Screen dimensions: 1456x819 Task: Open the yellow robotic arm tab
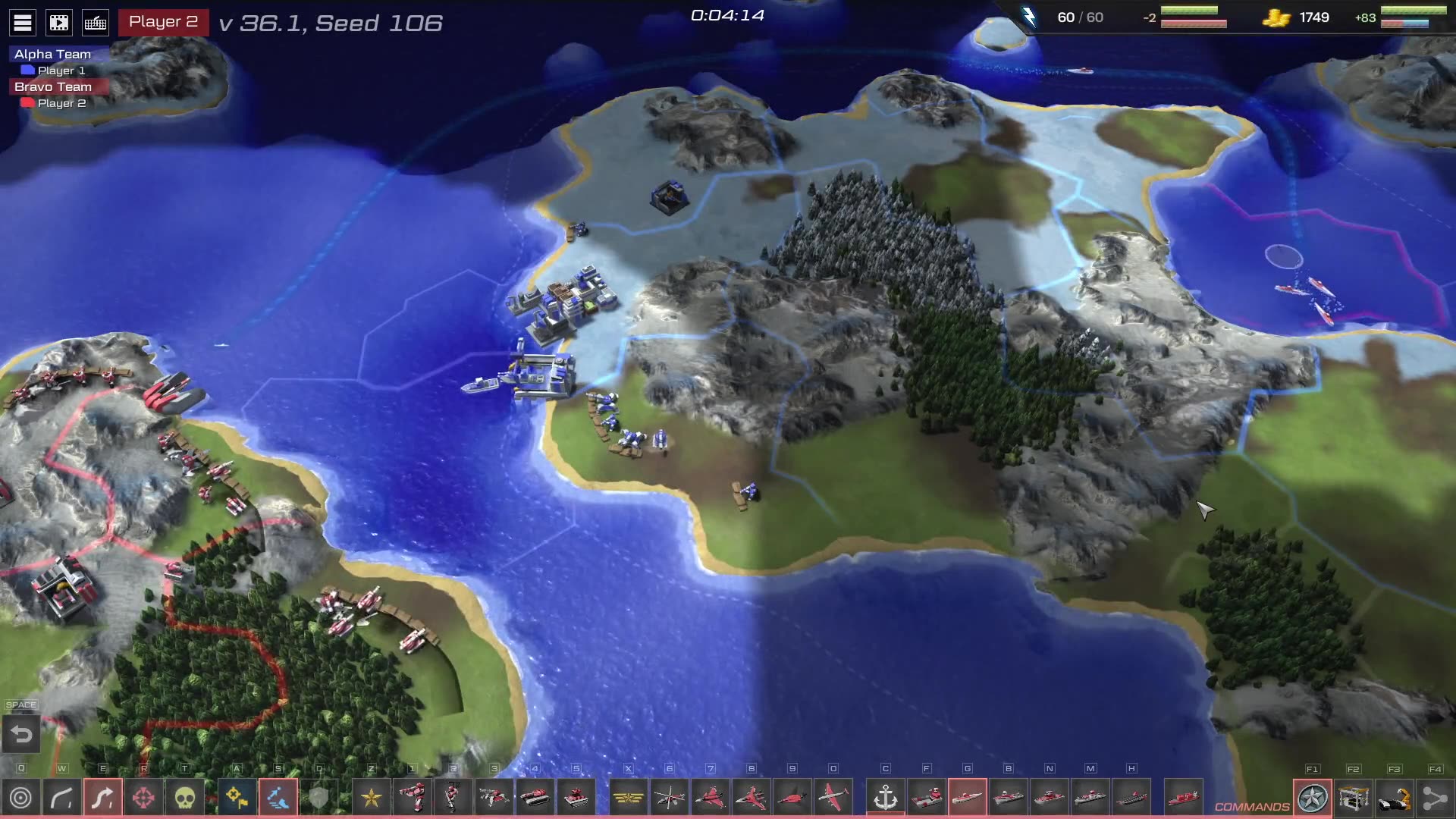point(1395,798)
